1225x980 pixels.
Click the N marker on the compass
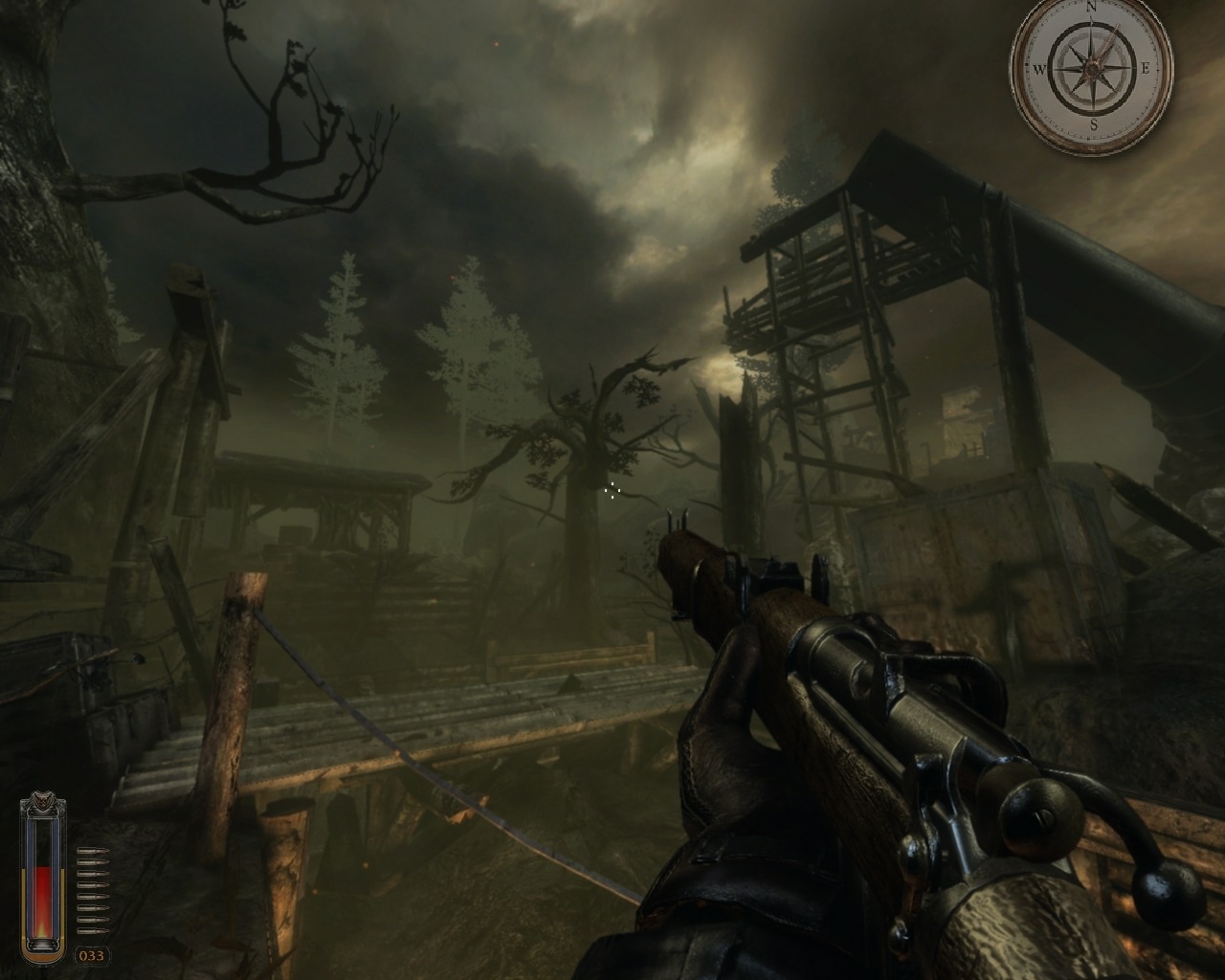[x=1091, y=8]
